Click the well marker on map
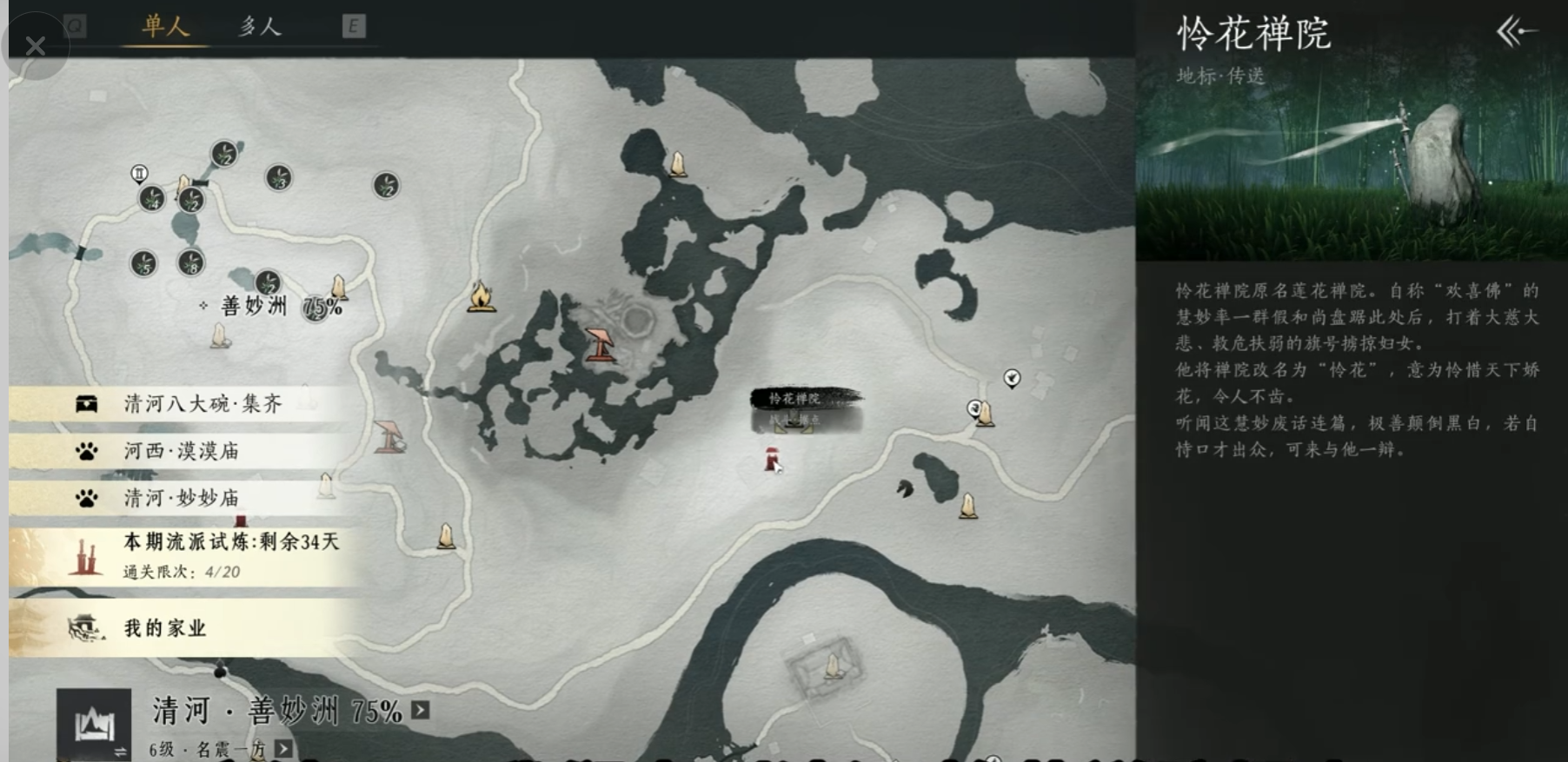The height and width of the screenshot is (762, 1568). point(390,436)
